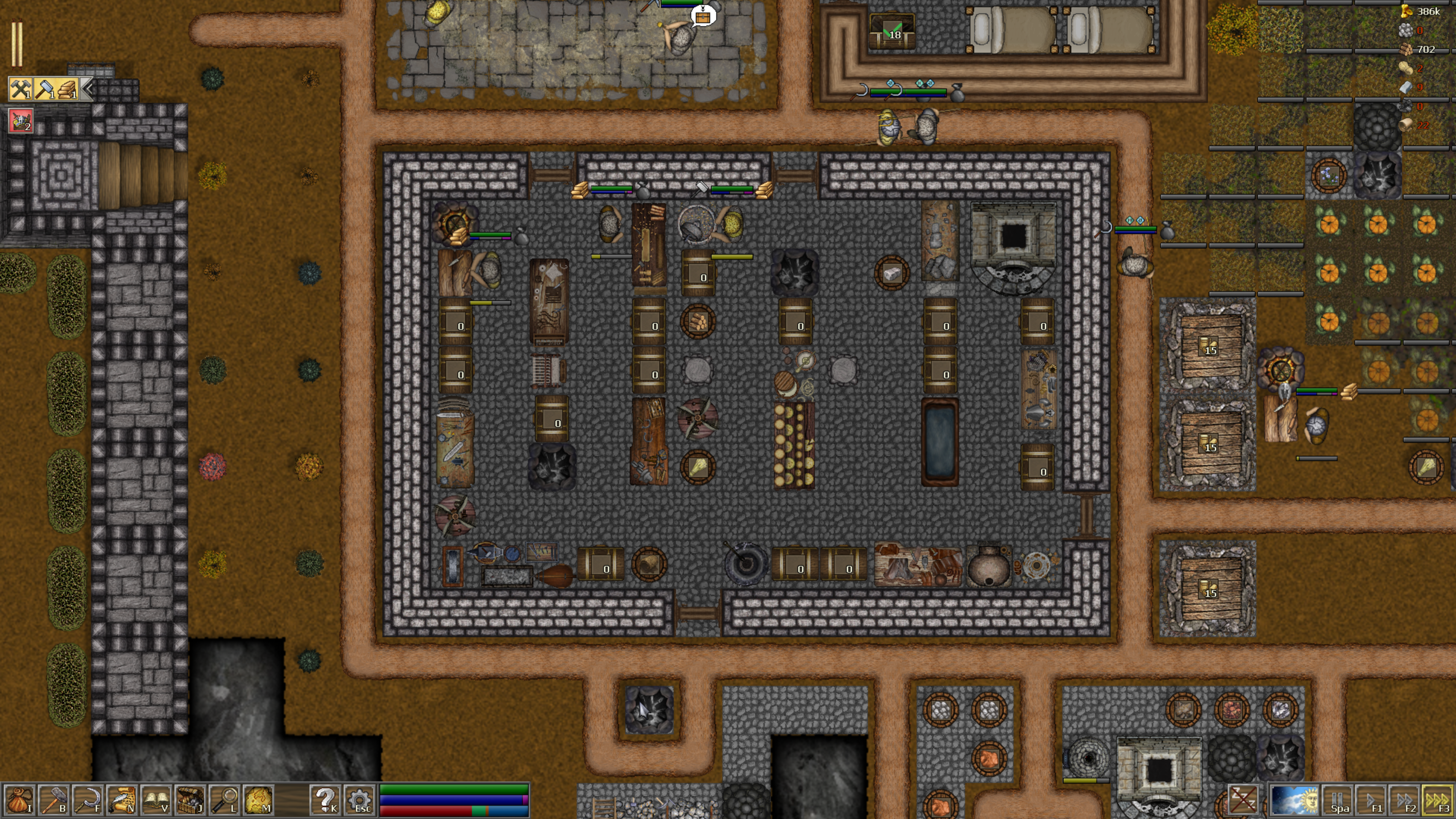The width and height of the screenshot is (1456, 819).
Task: Open the red equipment alert icon
Action: [x=20, y=121]
